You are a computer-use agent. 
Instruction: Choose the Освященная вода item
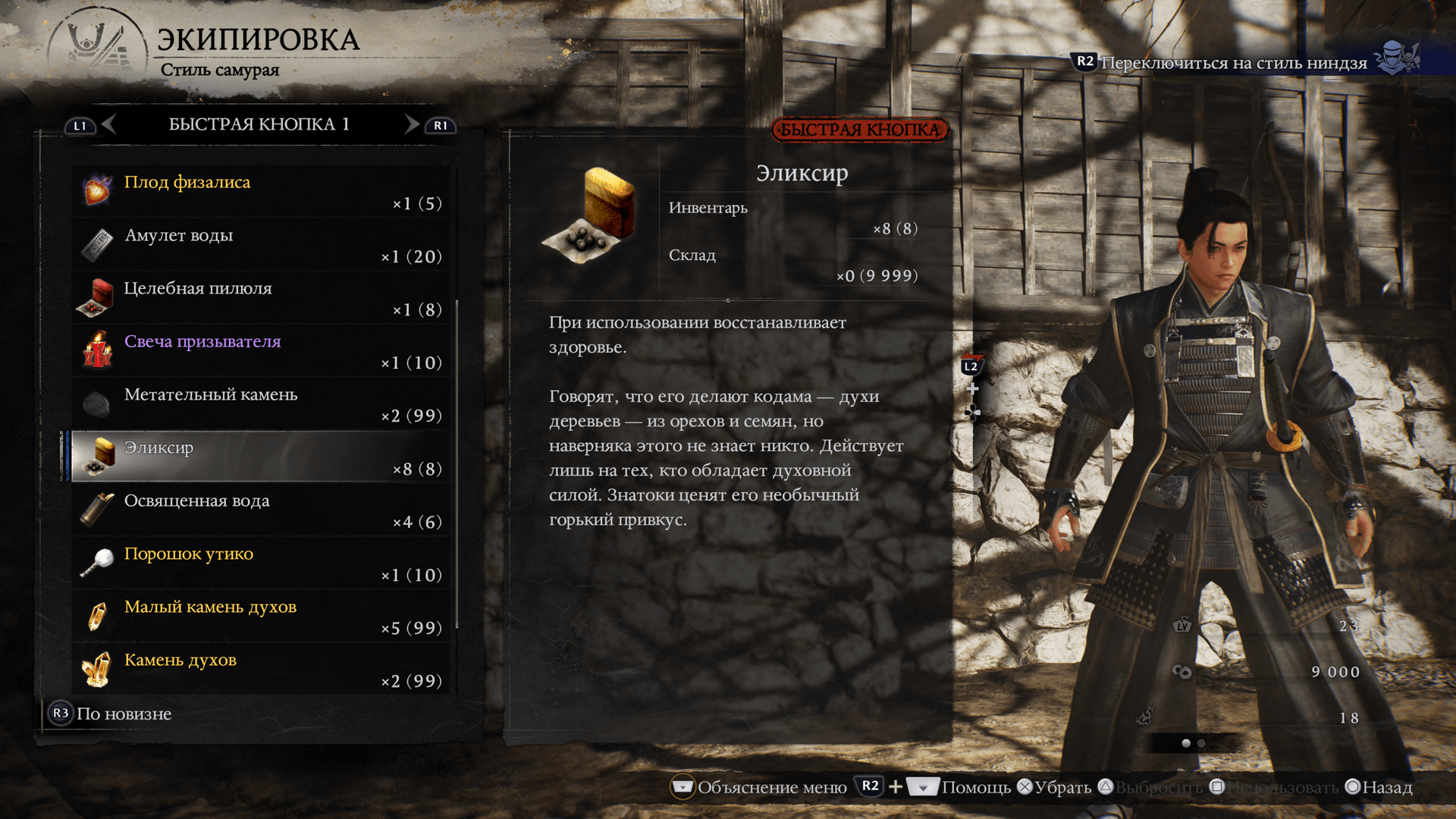click(260, 510)
